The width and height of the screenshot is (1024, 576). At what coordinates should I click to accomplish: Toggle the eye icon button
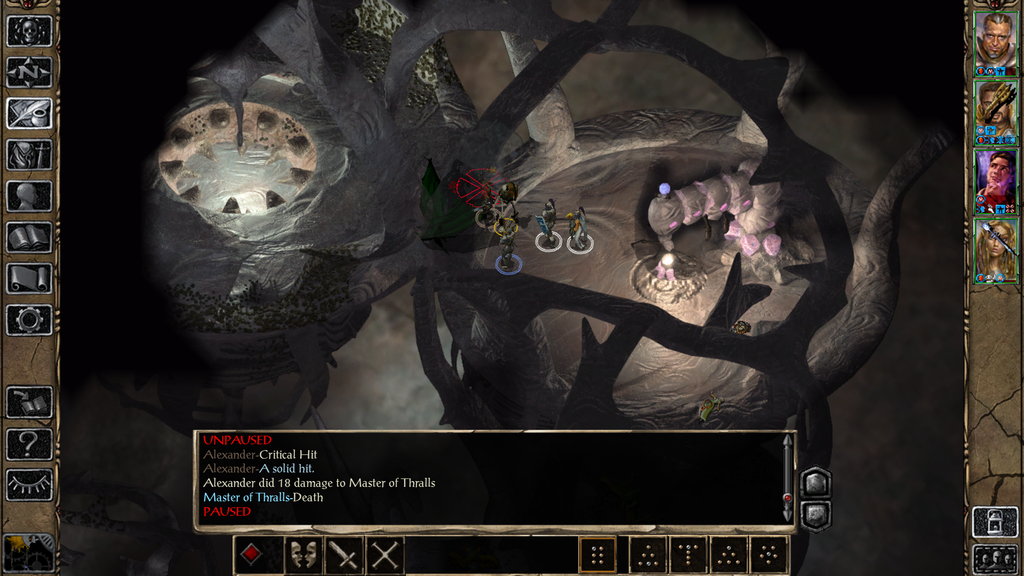[29, 485]
